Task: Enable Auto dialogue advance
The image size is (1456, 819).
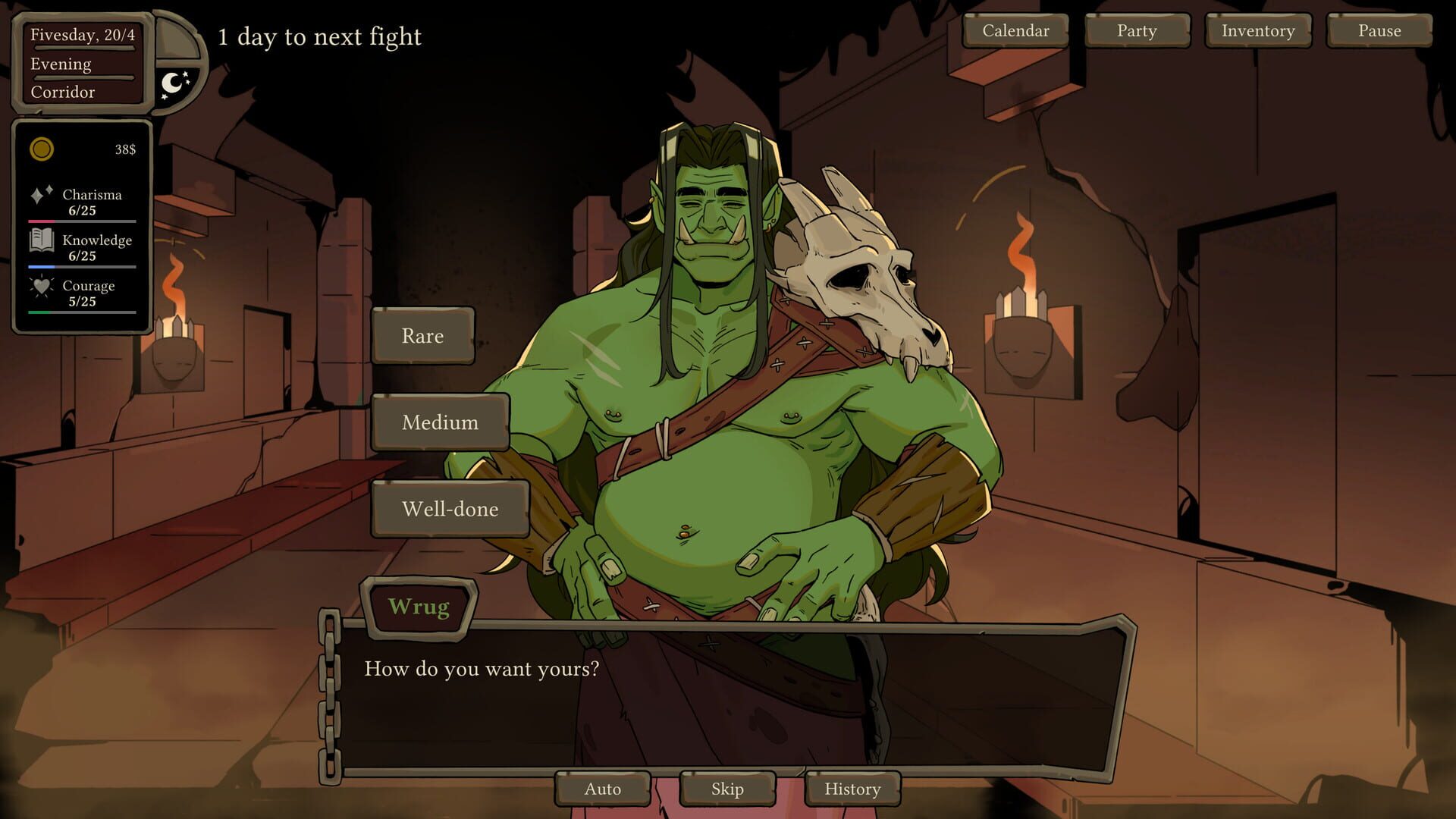Action: [x=602, y=789]
